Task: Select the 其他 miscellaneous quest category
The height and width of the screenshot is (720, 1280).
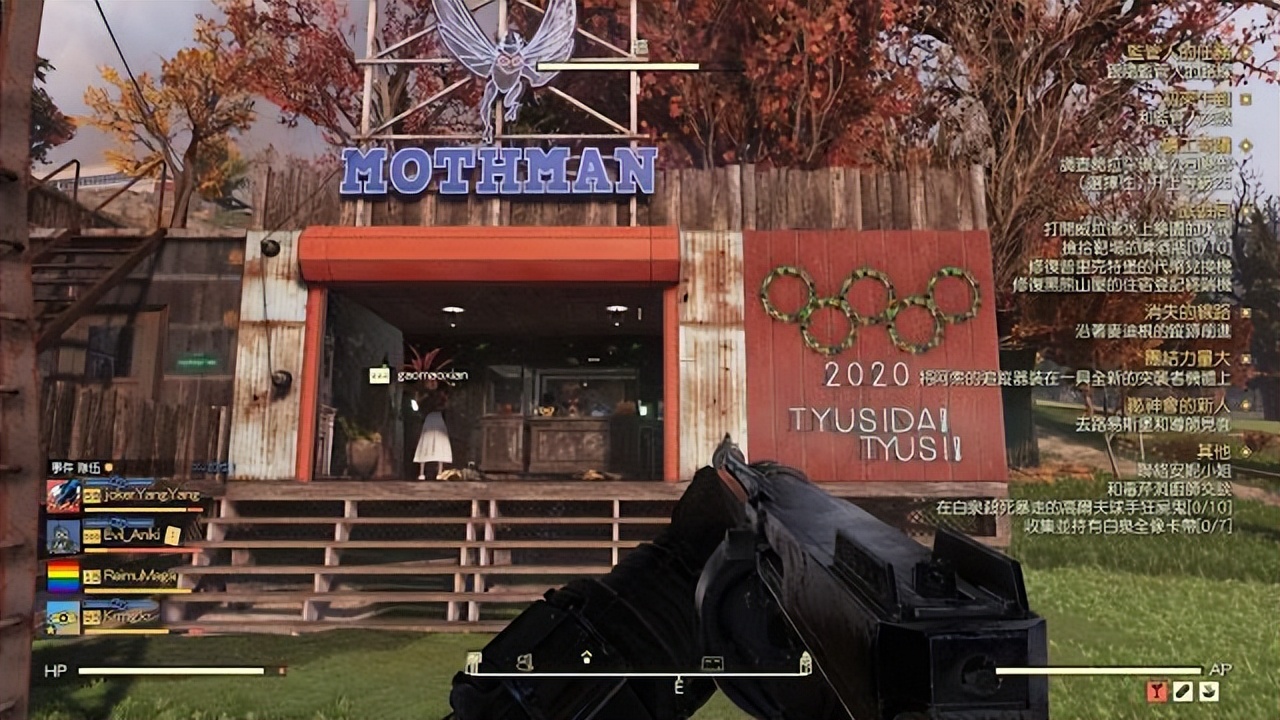Action: pos(1214,450)
